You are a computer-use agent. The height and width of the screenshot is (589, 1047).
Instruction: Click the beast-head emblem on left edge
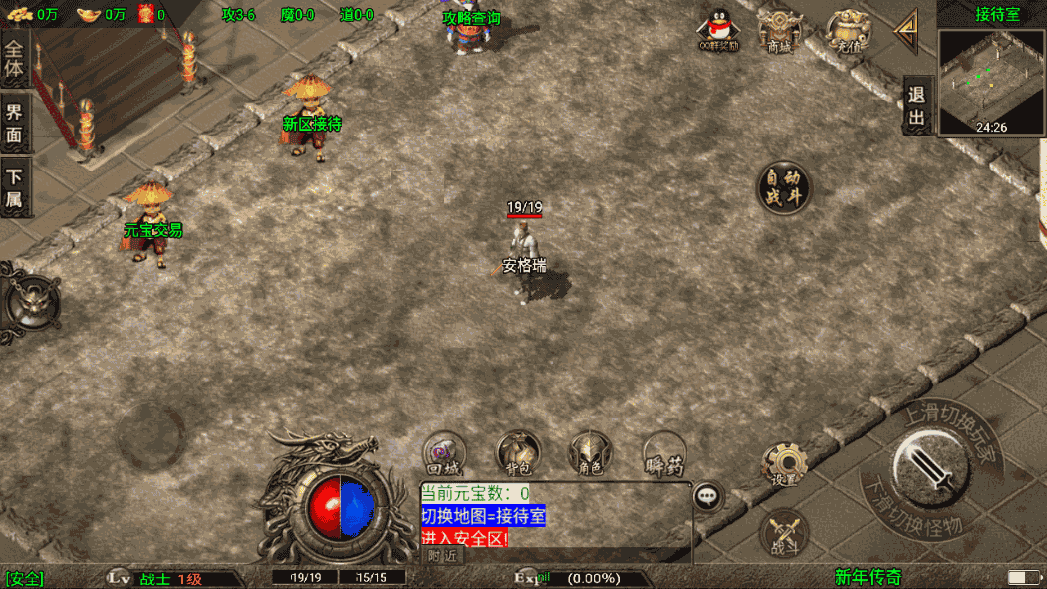(x=28, y=300)
